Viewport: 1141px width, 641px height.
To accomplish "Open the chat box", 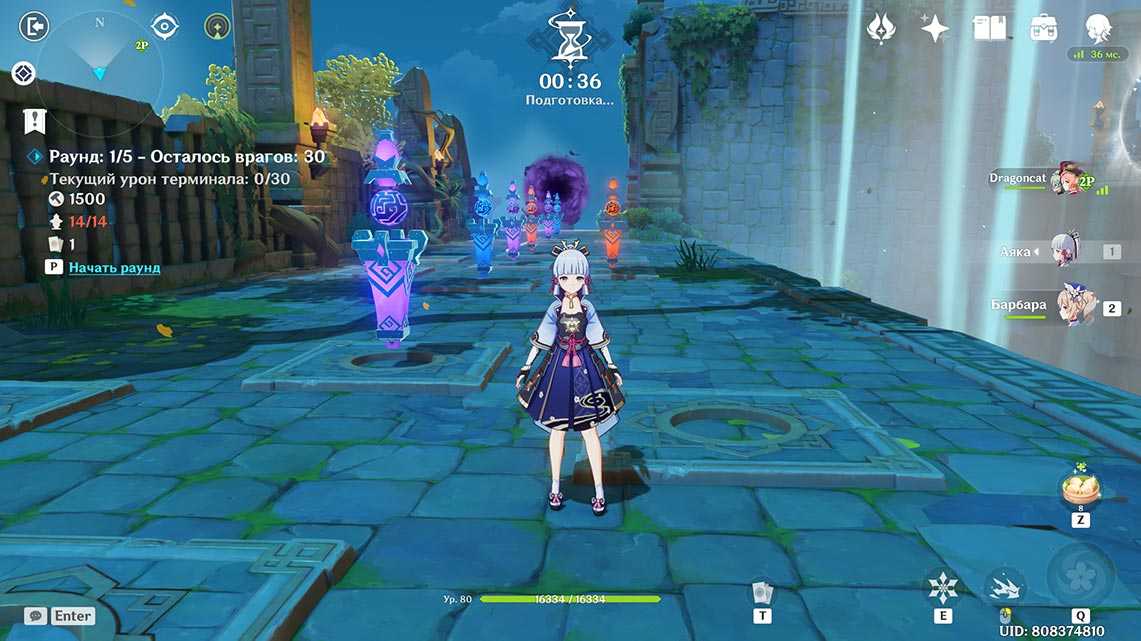I will (61, 616).
